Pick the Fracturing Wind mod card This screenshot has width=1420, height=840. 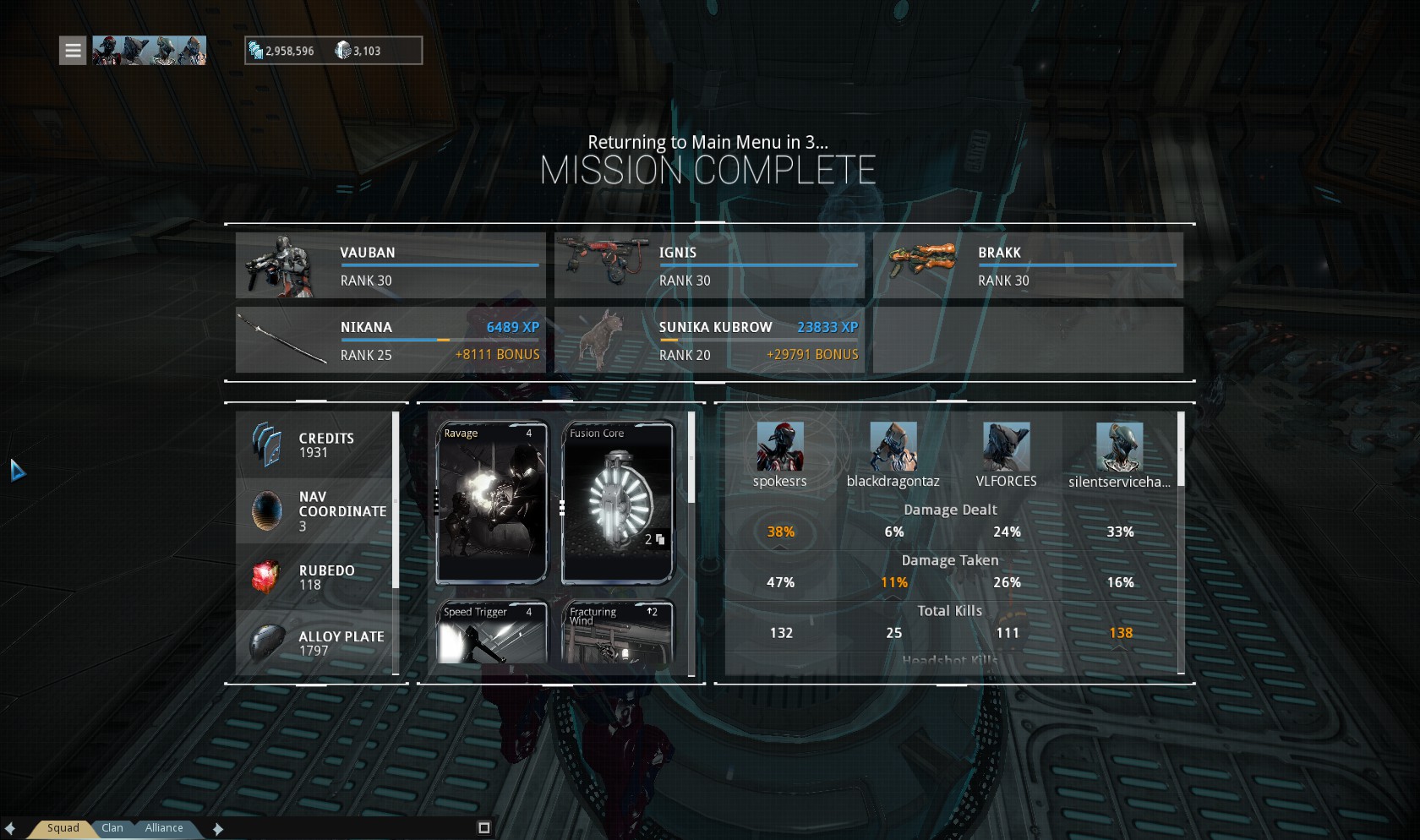tap(618, 632)
